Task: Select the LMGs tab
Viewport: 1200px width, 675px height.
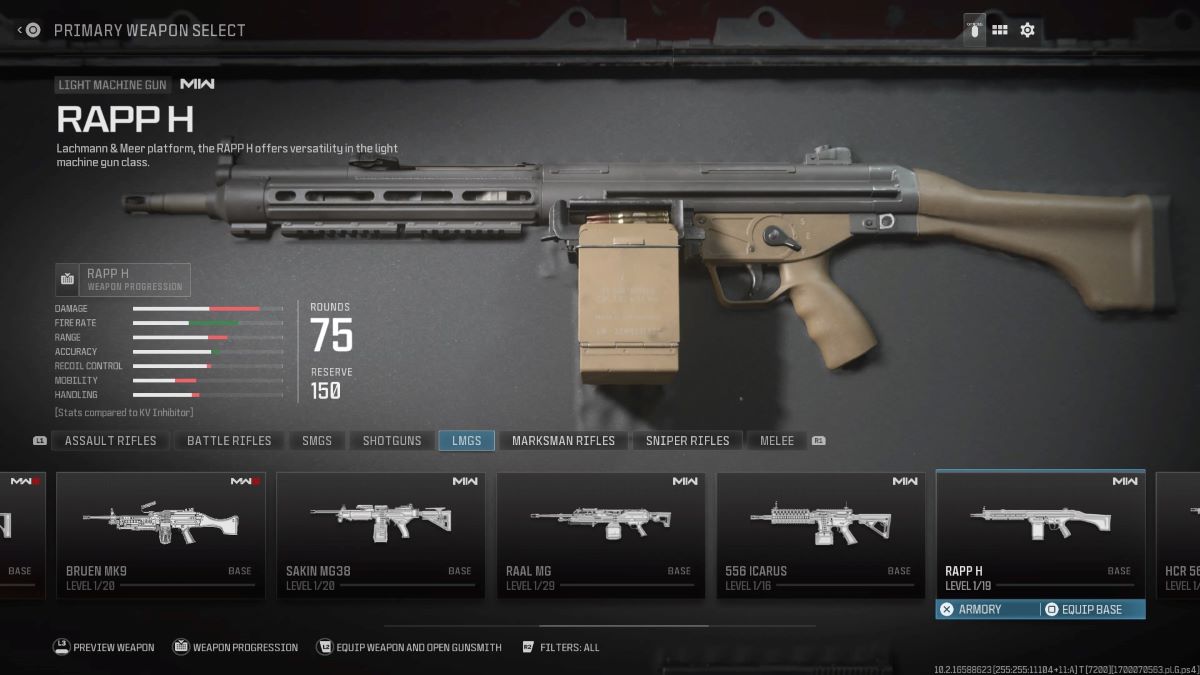Action: click(x=466, y=441)
